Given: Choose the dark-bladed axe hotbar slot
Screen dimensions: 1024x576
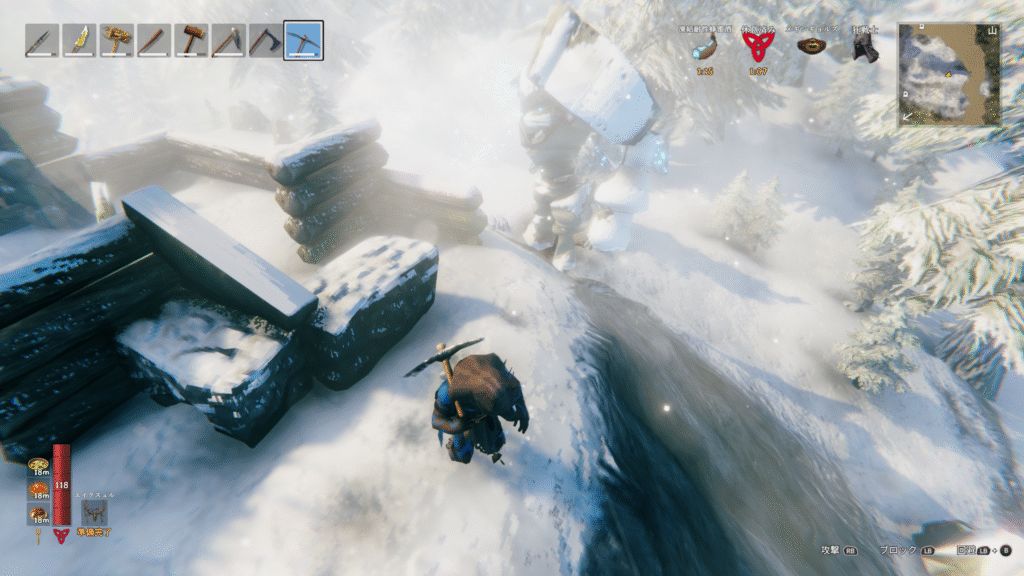Looking at the screenshot, I should [x=266, y=41].
